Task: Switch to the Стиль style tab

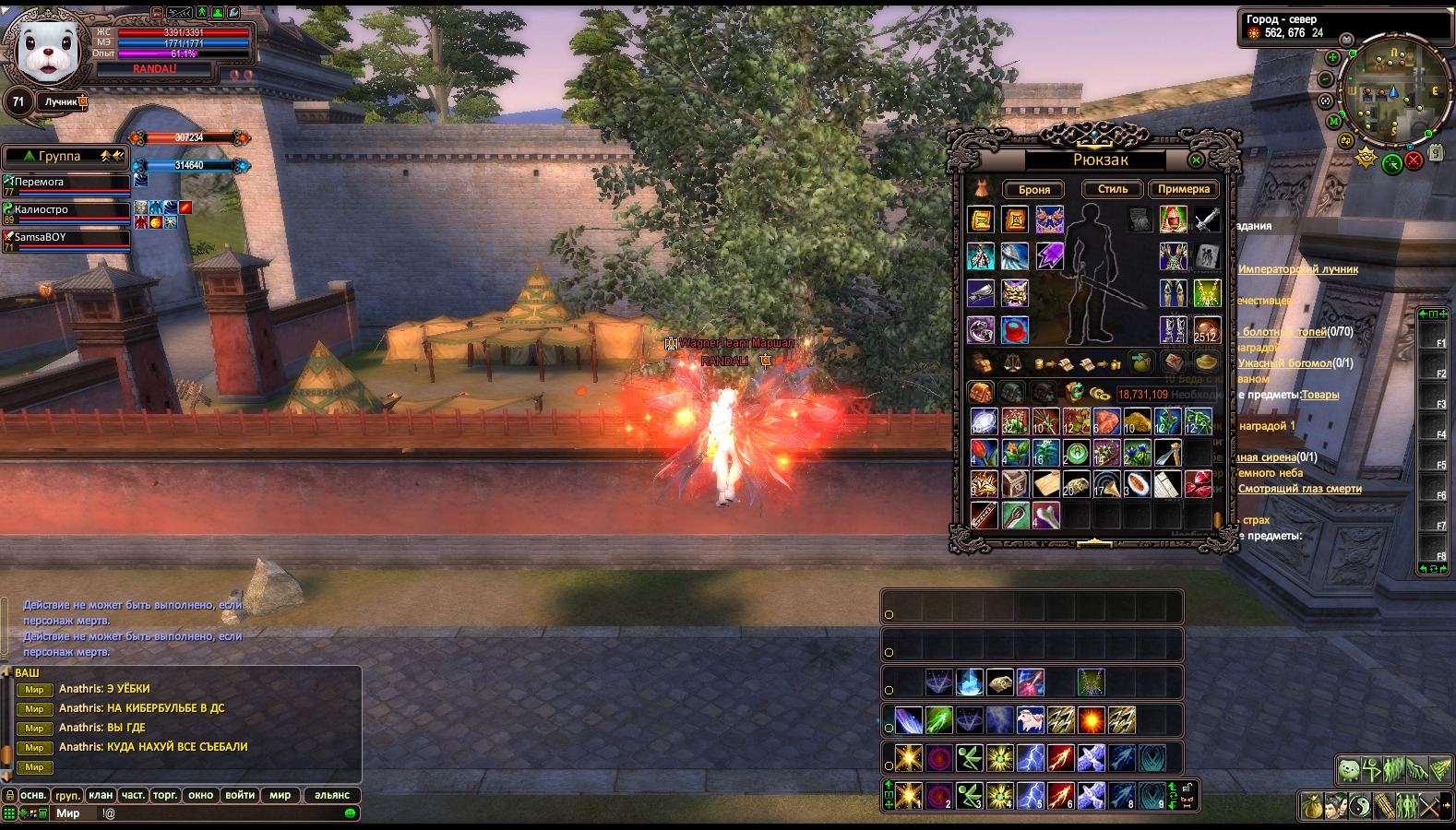Action: pyautogui.click(x=1112, y=189)
